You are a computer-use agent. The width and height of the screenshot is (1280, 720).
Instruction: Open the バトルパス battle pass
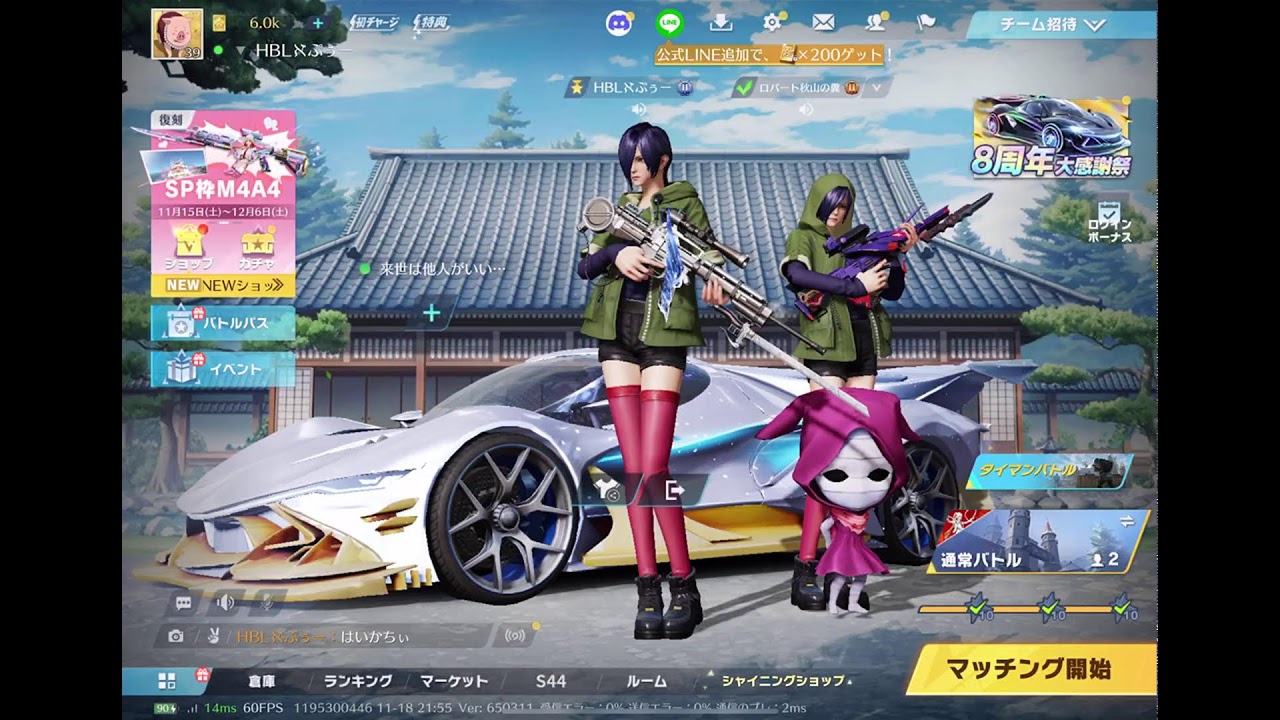pyautogui.click(x=223, y=323)
